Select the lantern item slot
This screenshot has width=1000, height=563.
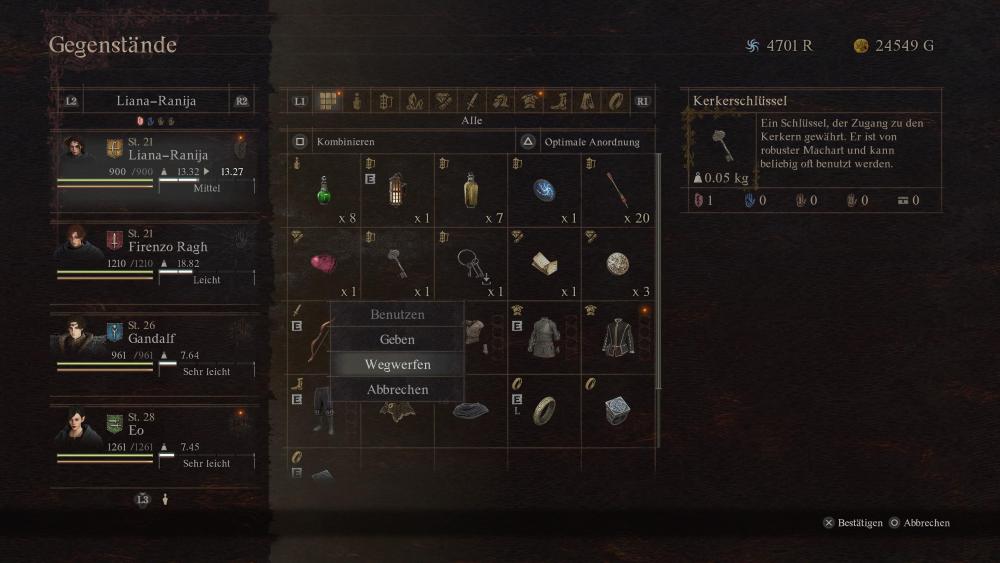[398, 191]
